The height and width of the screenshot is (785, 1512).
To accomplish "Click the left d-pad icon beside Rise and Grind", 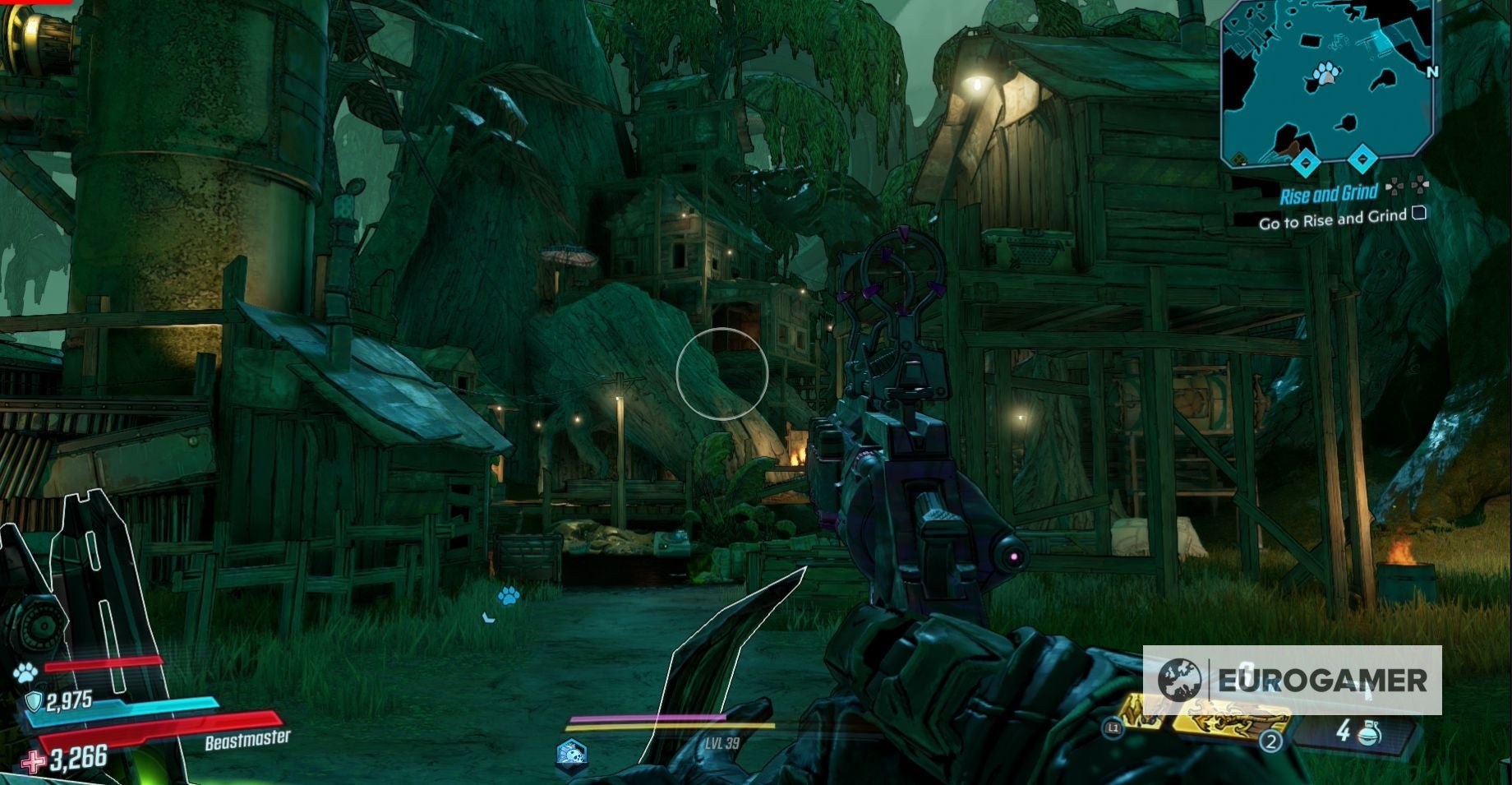I will point(1394,186).
